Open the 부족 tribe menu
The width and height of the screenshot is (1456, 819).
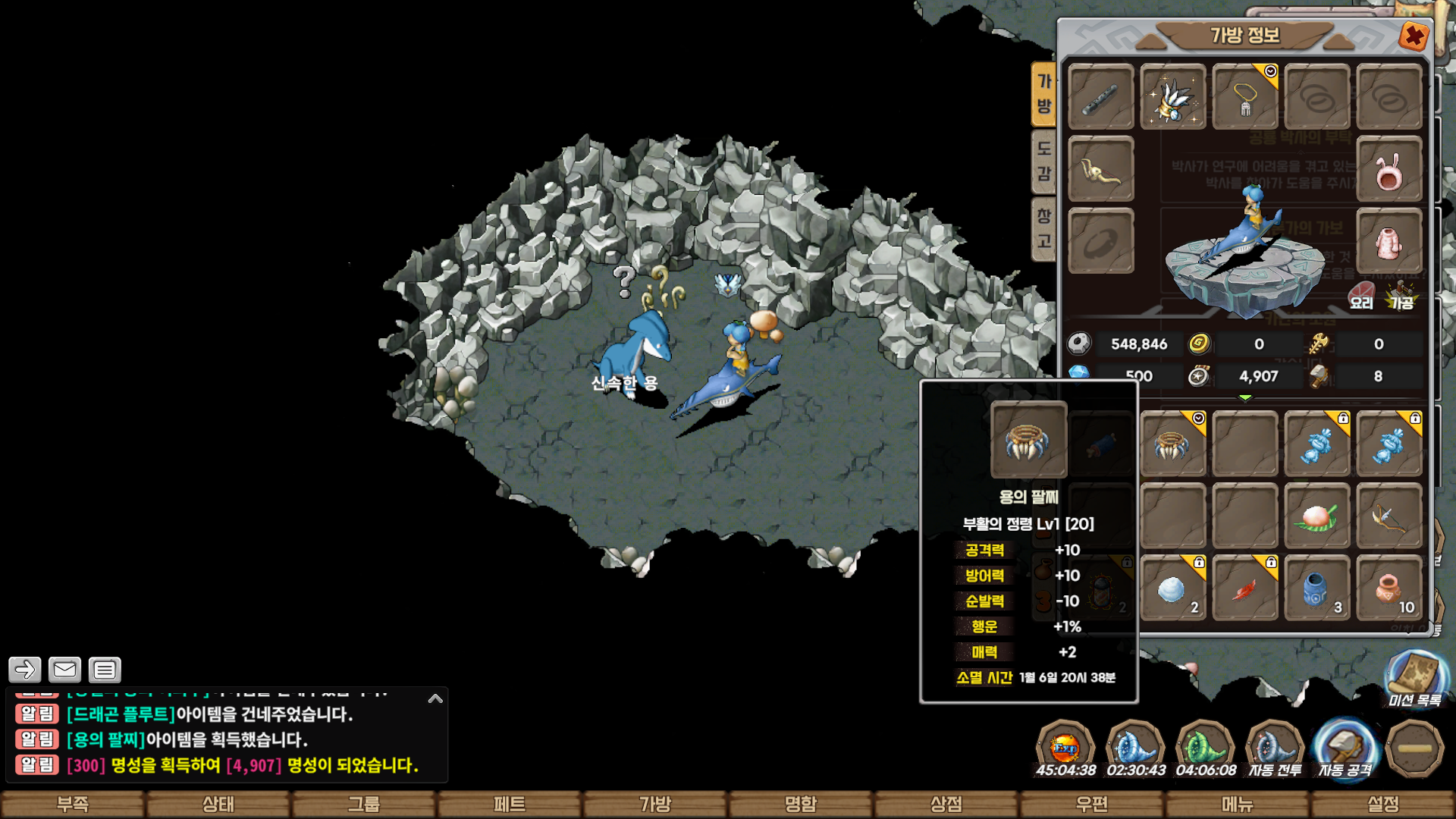(73, 804)
